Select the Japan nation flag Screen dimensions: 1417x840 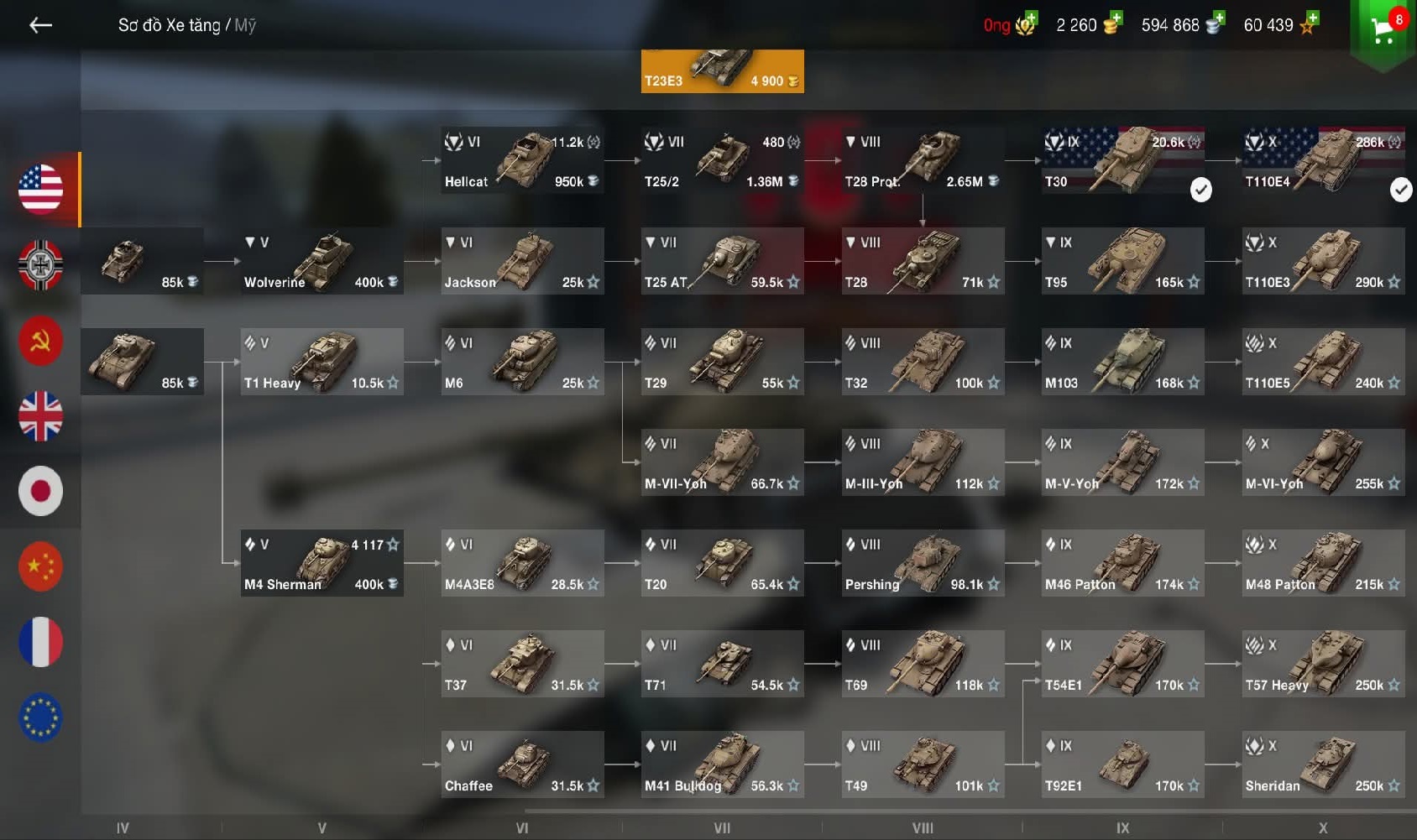click(40, 491)
